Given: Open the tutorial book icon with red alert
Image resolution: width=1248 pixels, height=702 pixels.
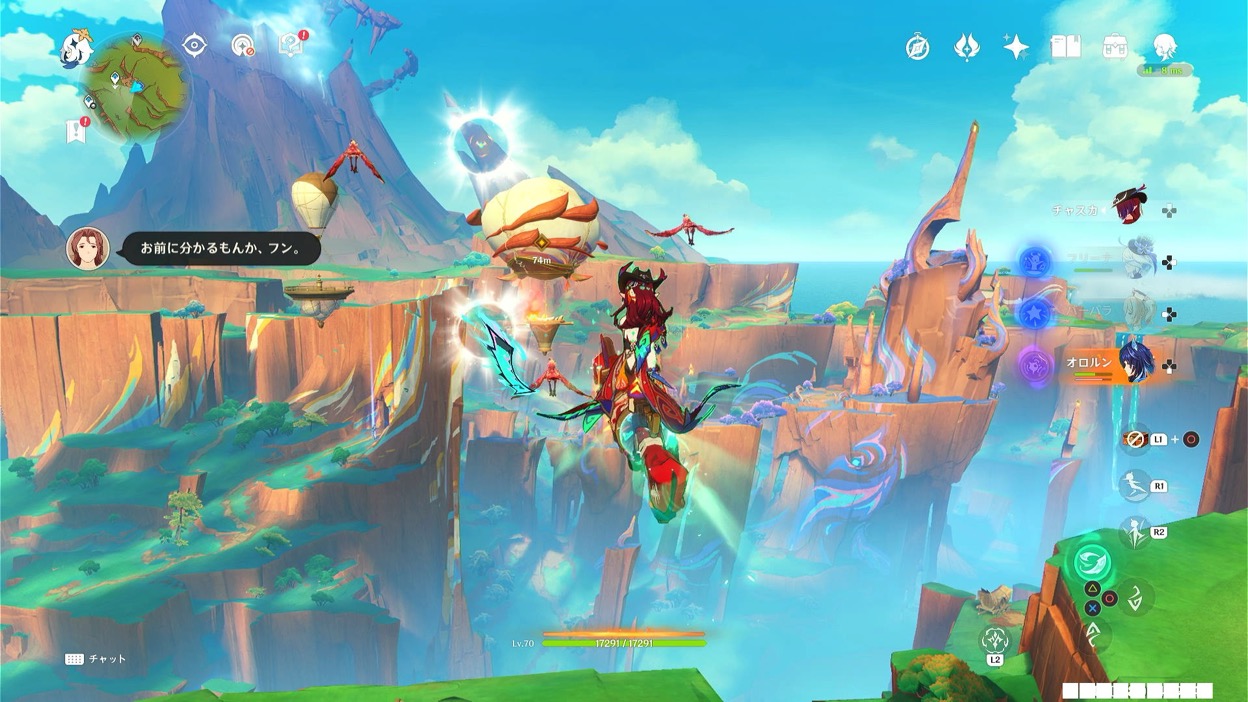Looking at the screenshot, I should click(291, 45).
